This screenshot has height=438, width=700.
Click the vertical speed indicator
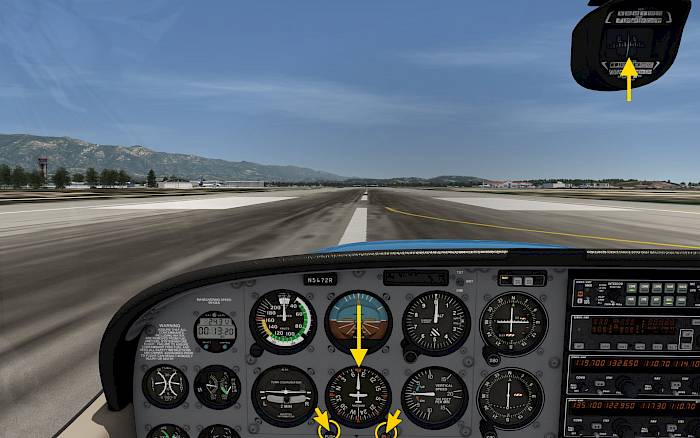coord(434,396)
